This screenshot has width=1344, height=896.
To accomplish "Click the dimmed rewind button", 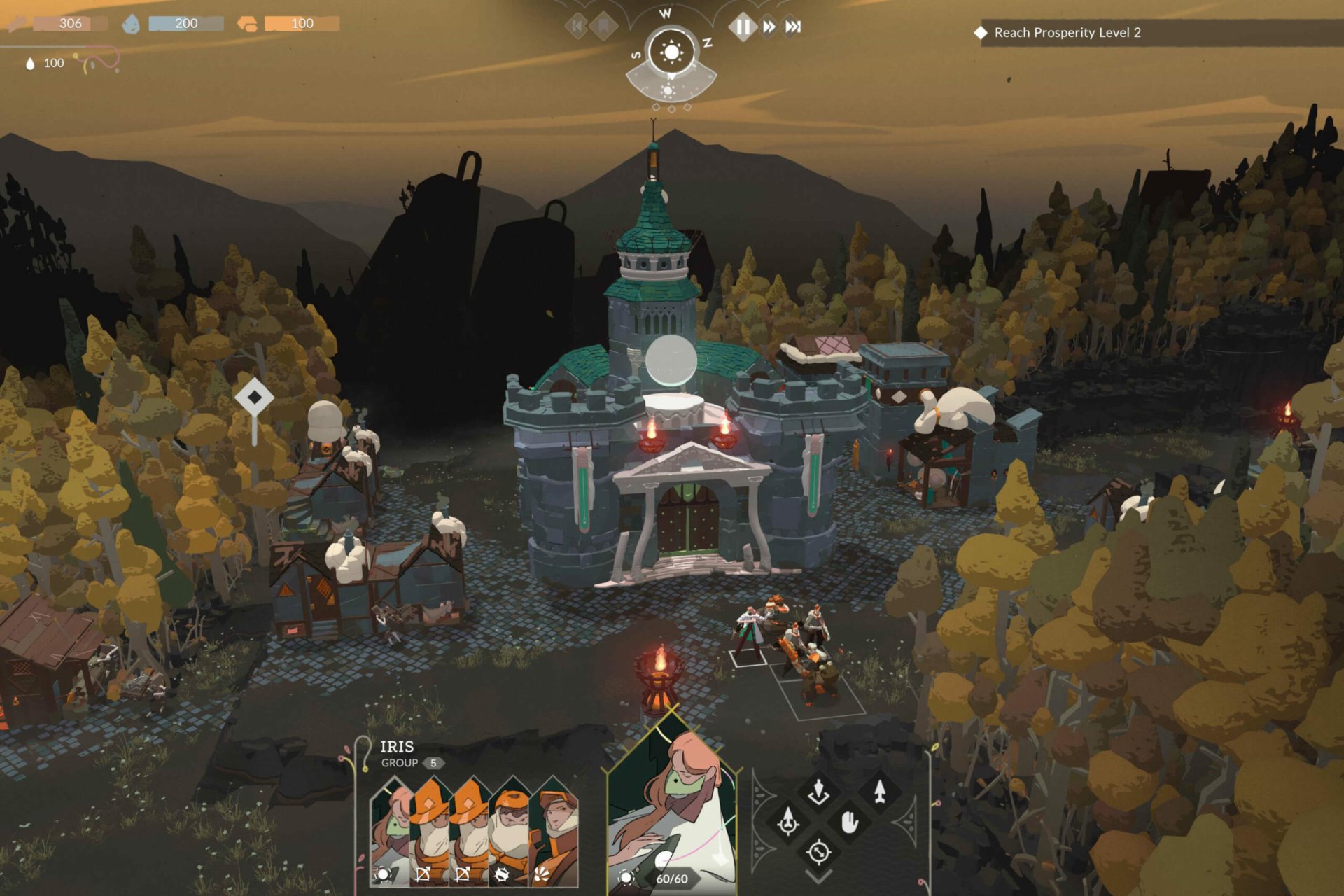I will [577, 27].
